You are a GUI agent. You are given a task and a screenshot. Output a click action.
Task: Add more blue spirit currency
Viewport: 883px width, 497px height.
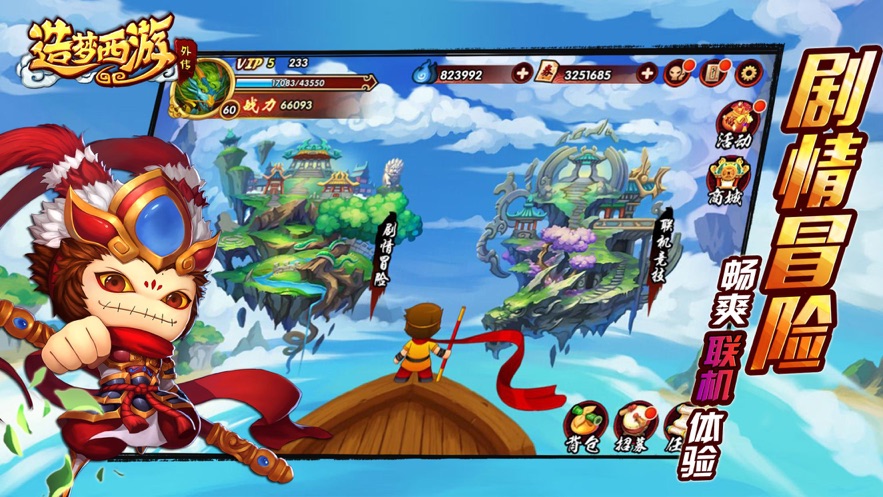521,73
